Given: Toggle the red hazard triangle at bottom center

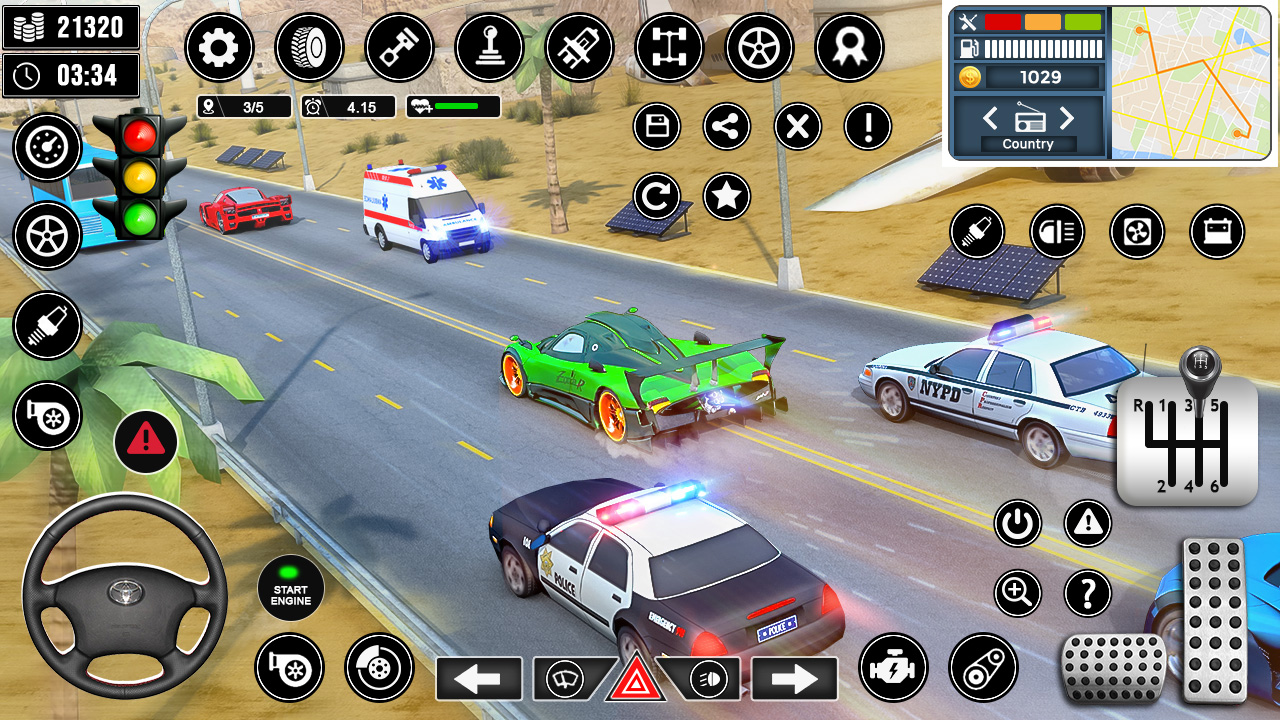Looking at the screenshot, I should (635, 681).
